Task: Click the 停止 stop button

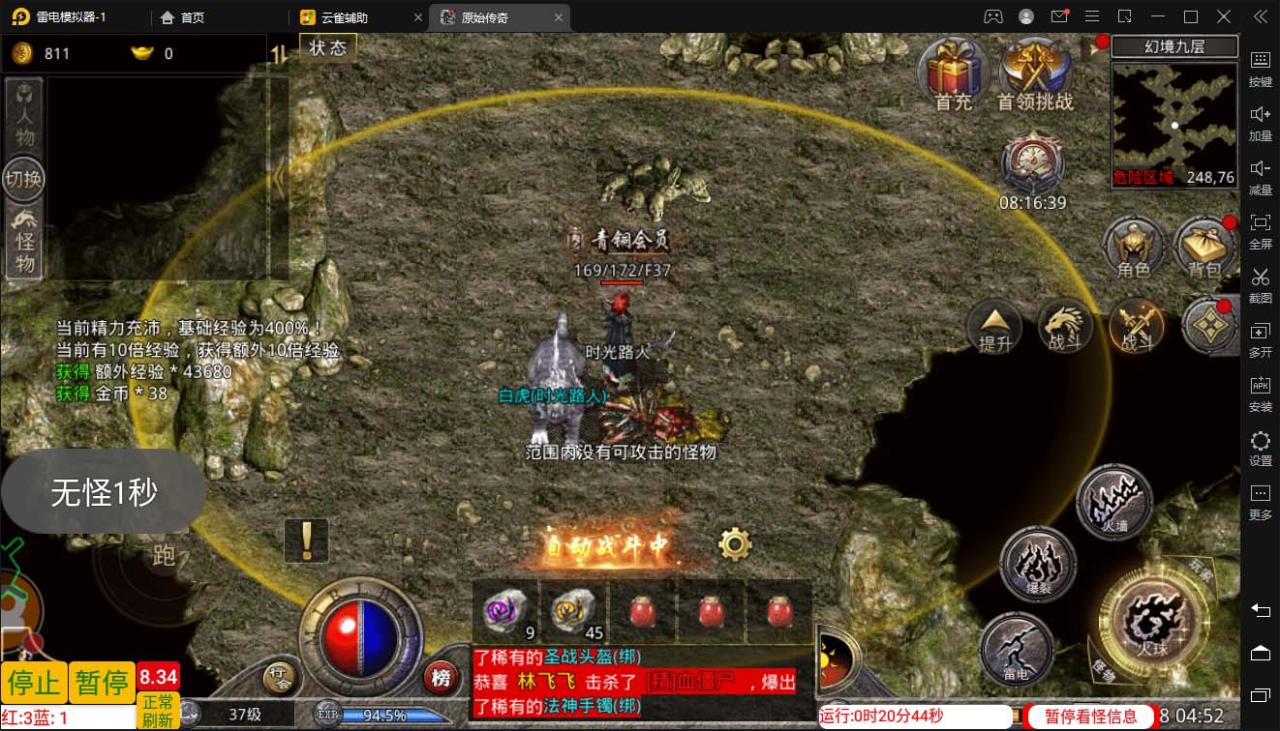Action: click(34, 682)
